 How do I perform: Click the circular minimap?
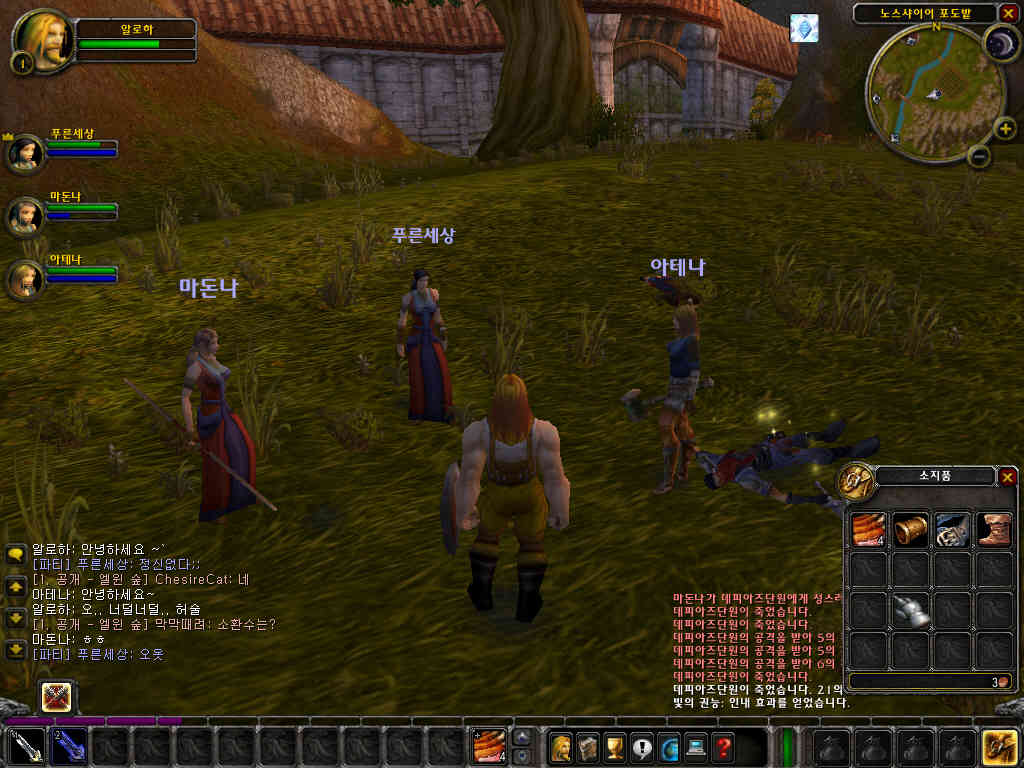point(925,90)
